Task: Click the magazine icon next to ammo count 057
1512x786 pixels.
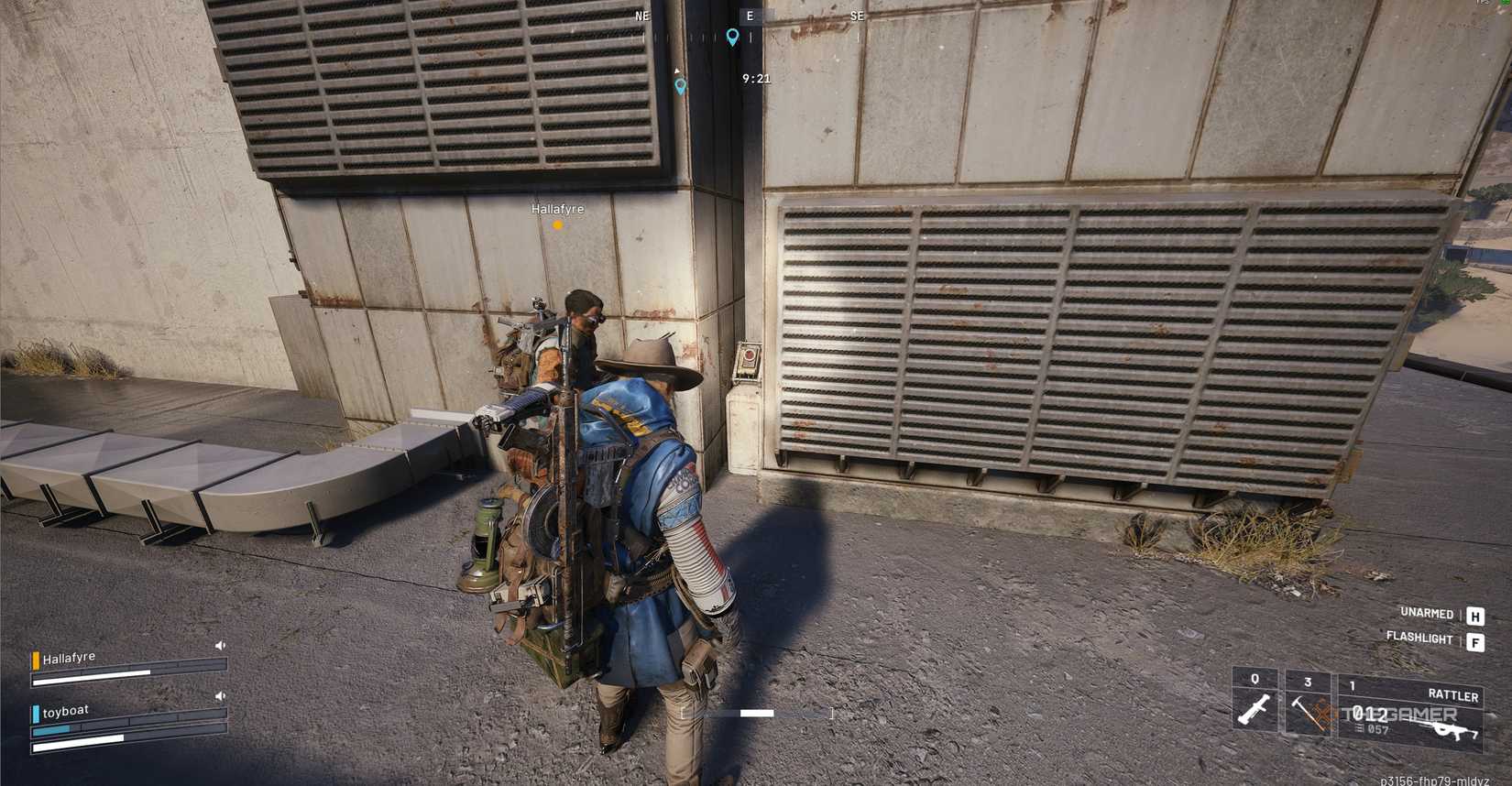Action: [1359, 727]
